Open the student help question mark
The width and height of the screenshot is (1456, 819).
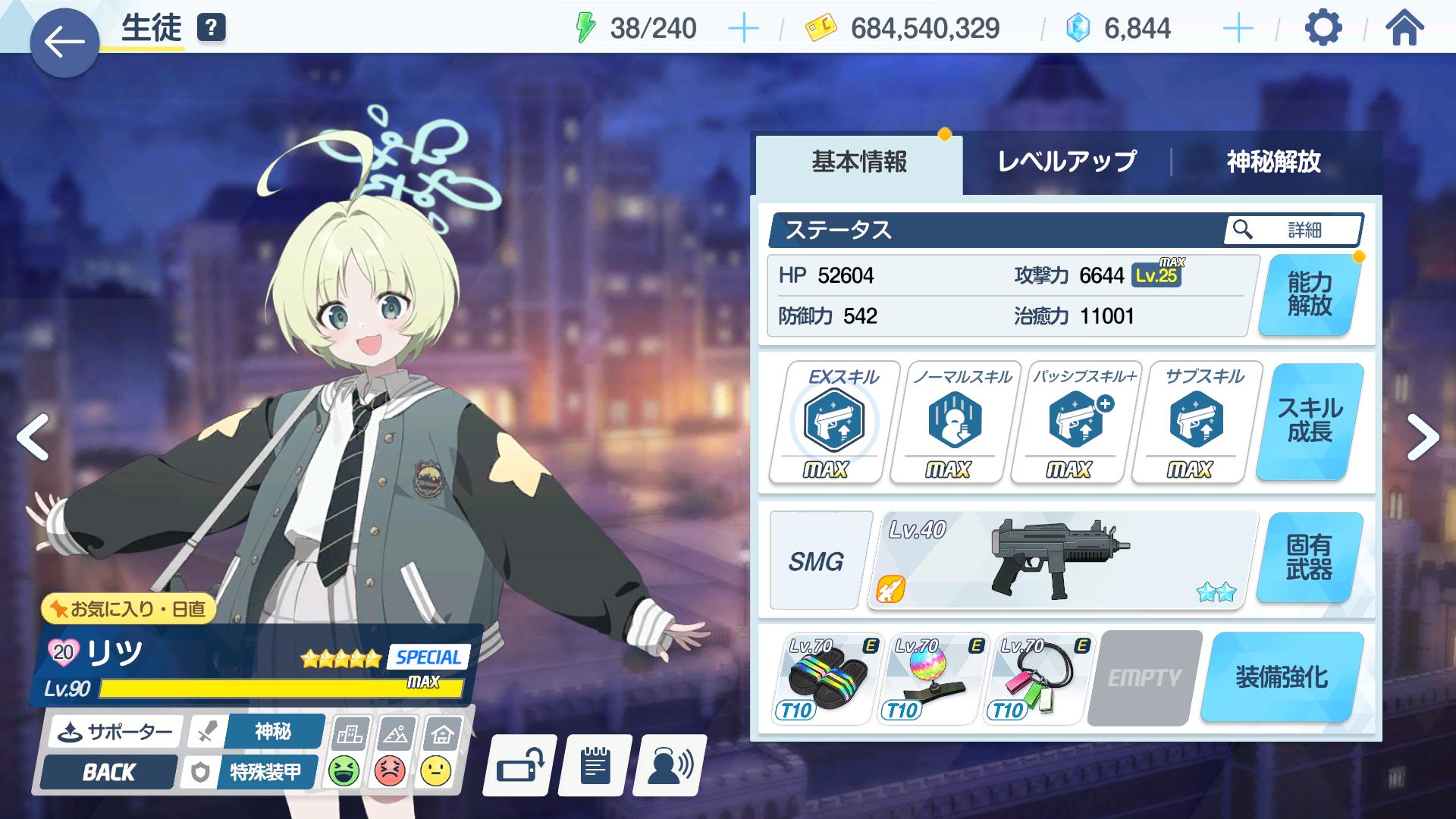pyautogui.click(x=212, y=28)
